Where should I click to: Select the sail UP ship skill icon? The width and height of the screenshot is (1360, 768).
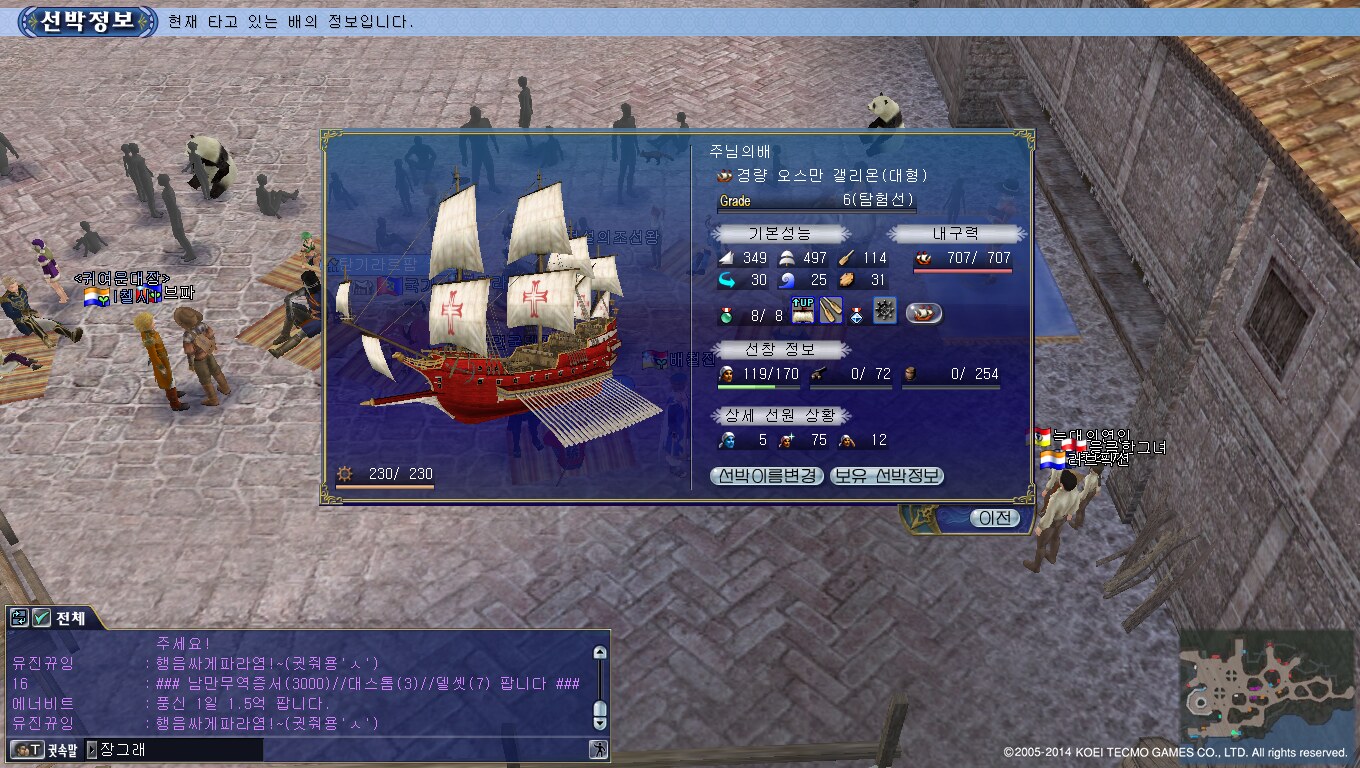pos(803,311)
